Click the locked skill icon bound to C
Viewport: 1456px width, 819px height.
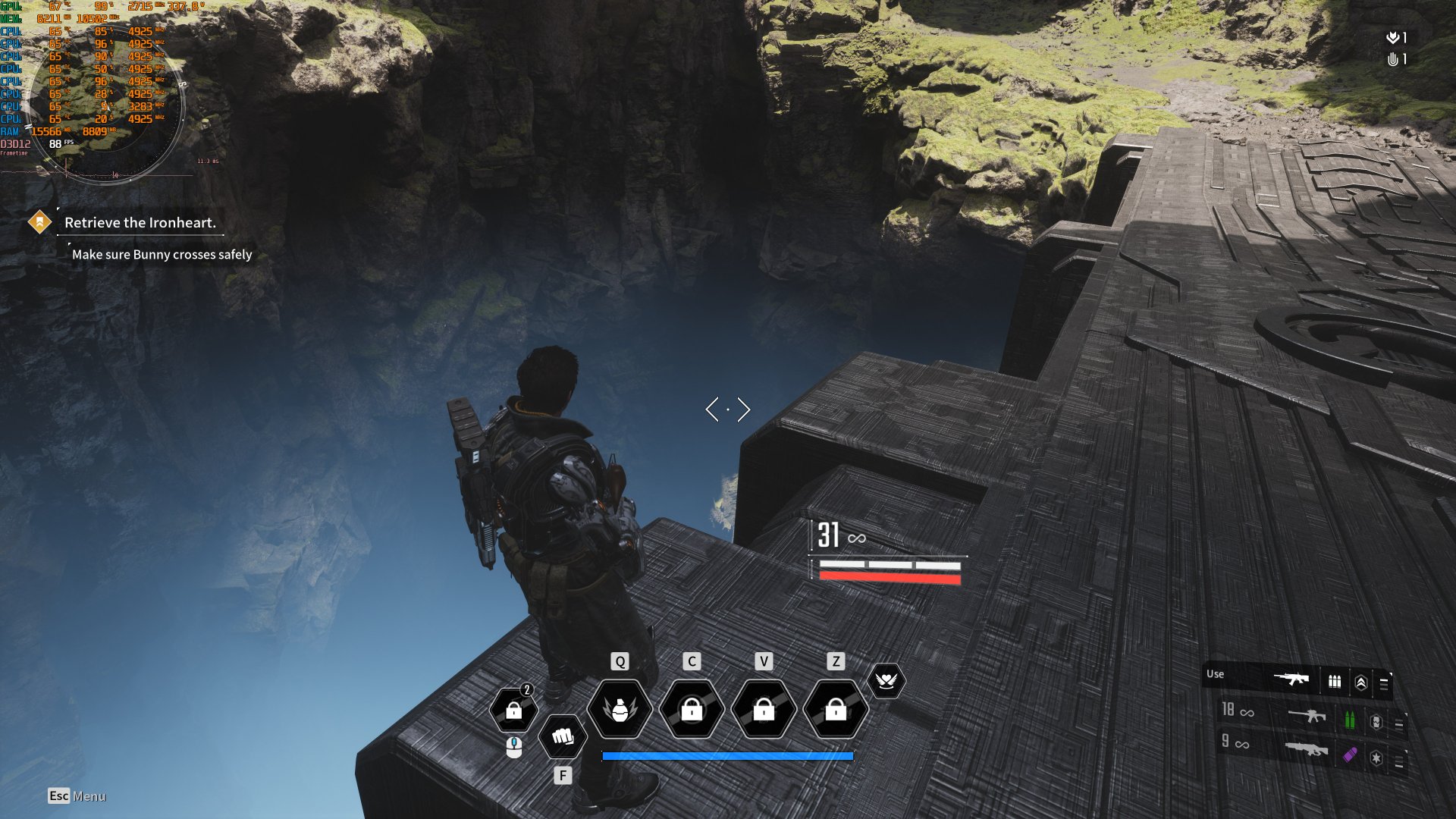[x=692, y=709]
